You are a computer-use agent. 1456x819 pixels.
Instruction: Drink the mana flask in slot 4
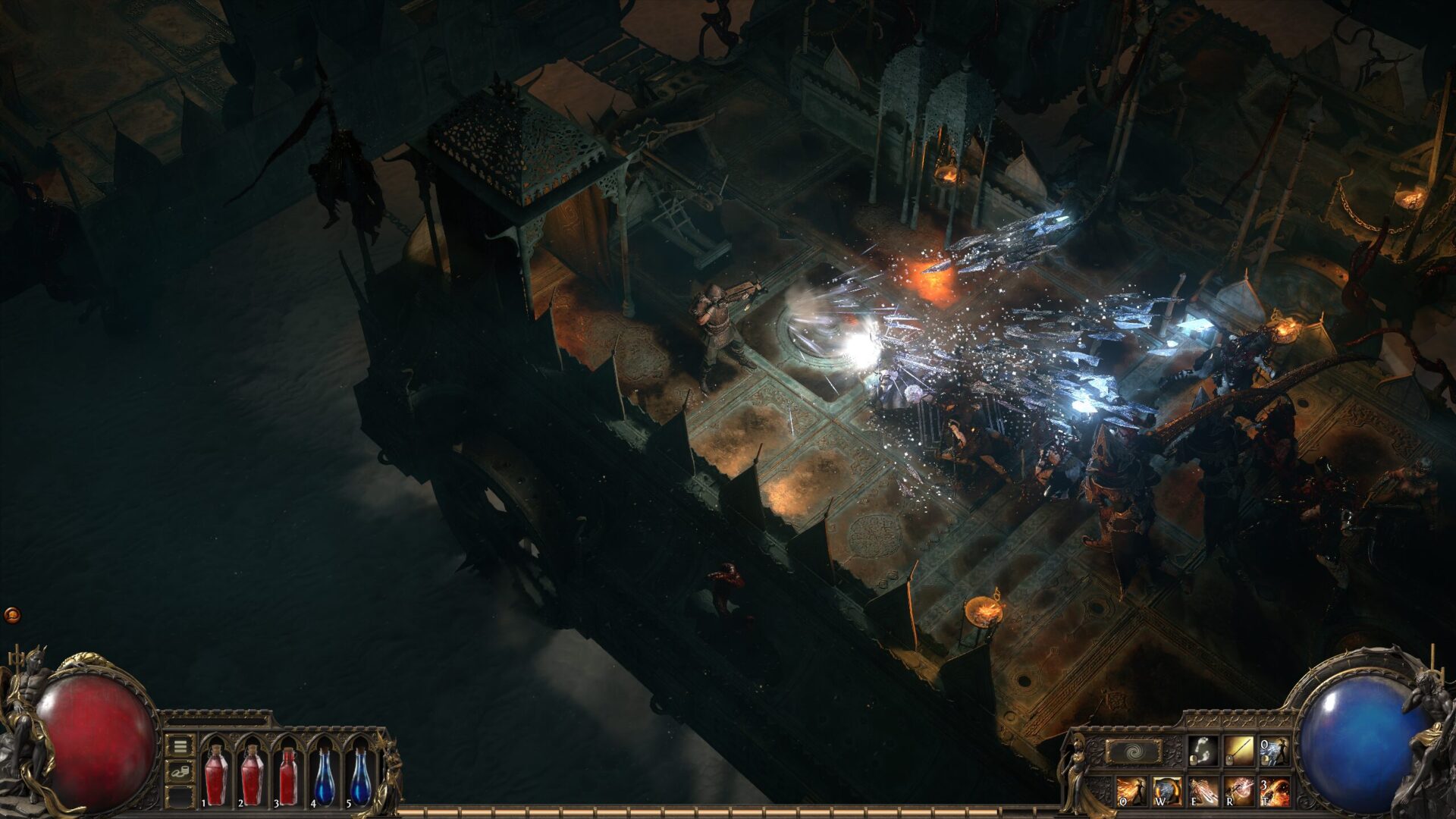click(325, 776)
